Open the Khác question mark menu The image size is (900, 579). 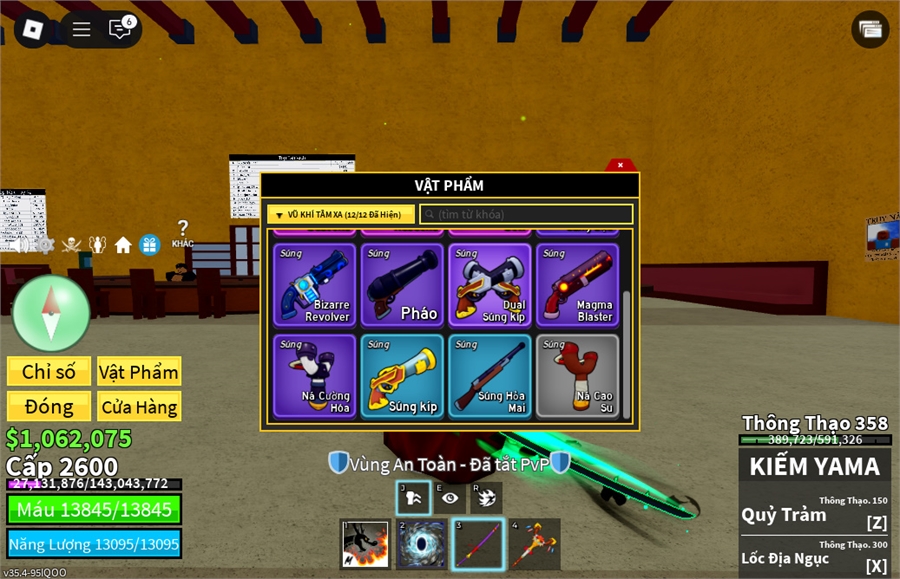(182, 233)
